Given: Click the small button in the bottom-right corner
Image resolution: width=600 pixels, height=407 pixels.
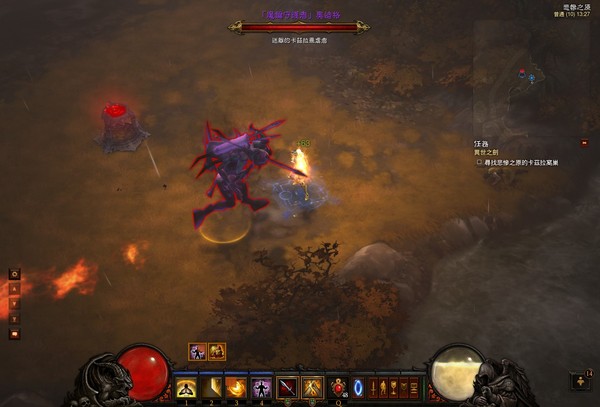Looking at the screenshot, I should click(x=582, y=381).
